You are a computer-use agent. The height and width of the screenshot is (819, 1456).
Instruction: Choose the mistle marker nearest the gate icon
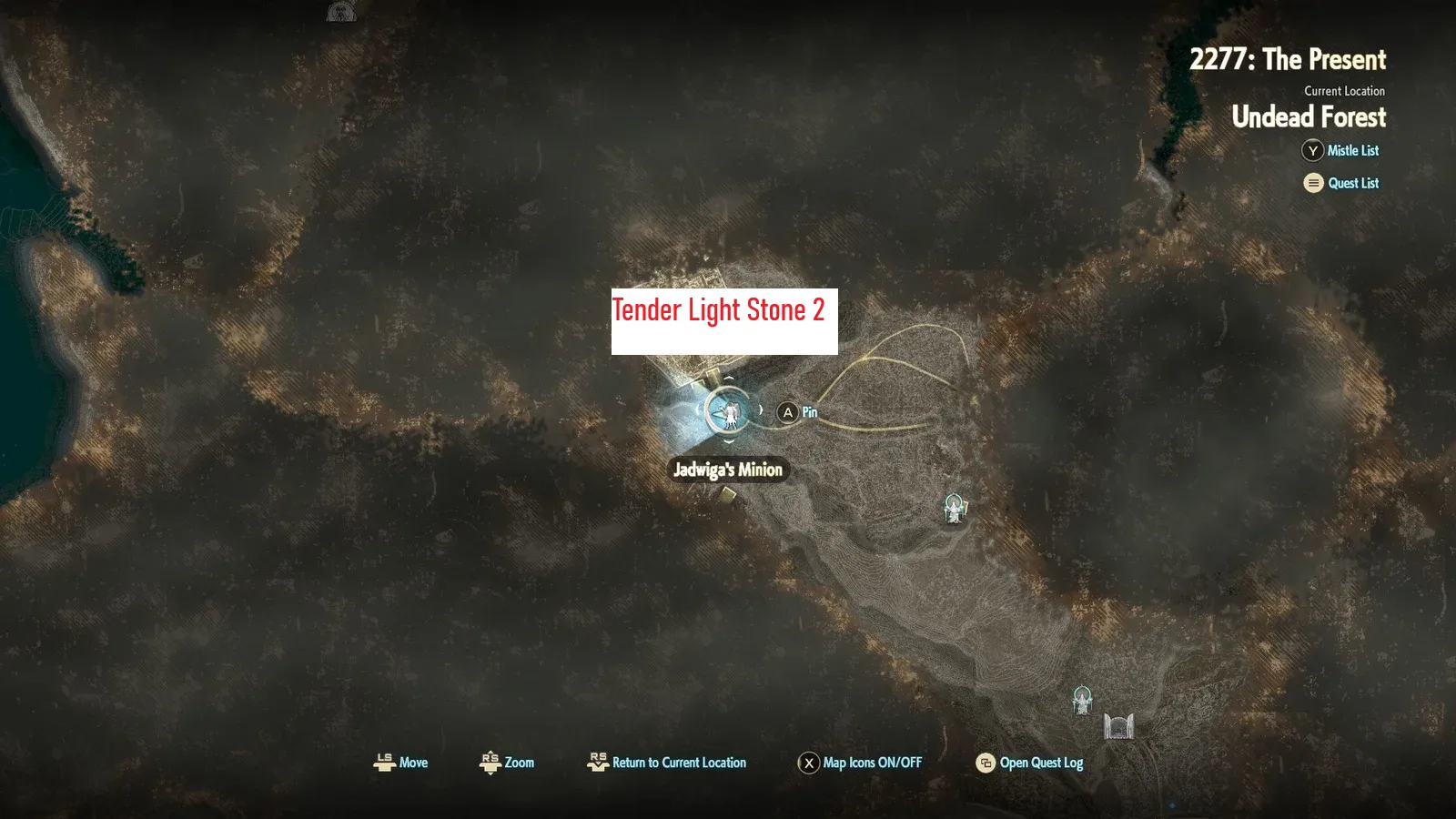point(1082,700)
